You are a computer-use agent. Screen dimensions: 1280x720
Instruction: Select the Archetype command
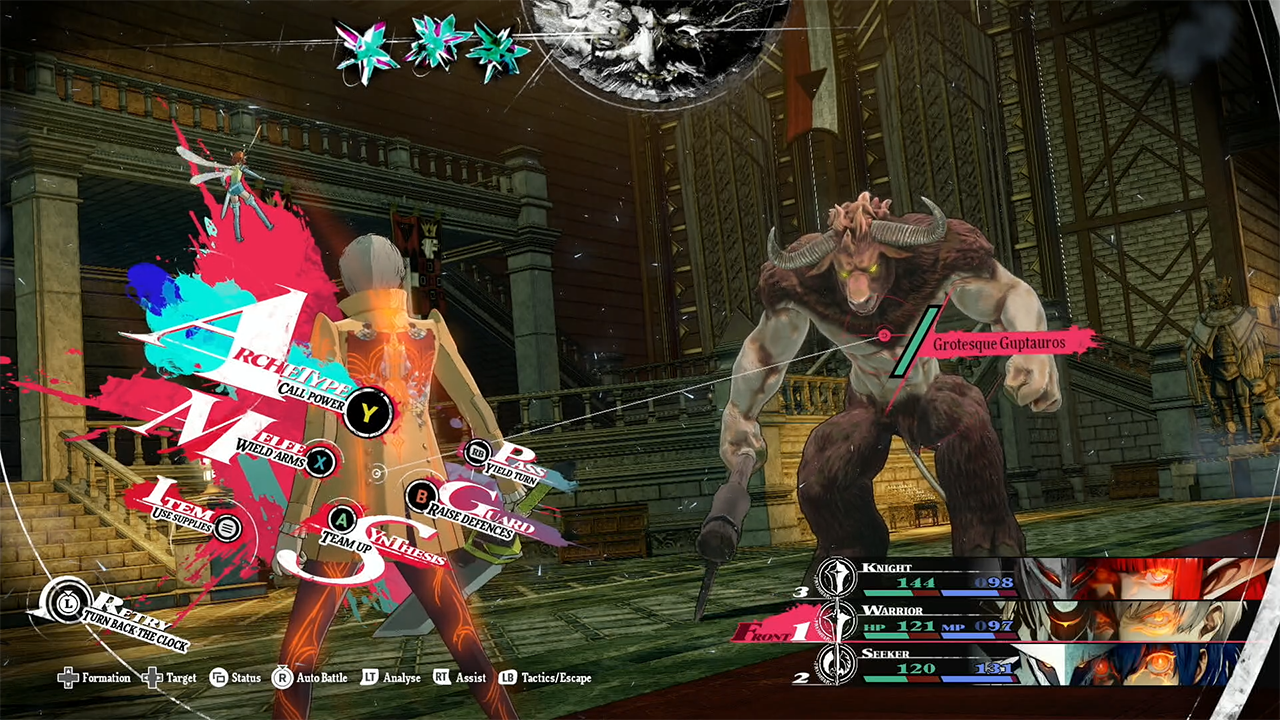click(x=370, y=411)
